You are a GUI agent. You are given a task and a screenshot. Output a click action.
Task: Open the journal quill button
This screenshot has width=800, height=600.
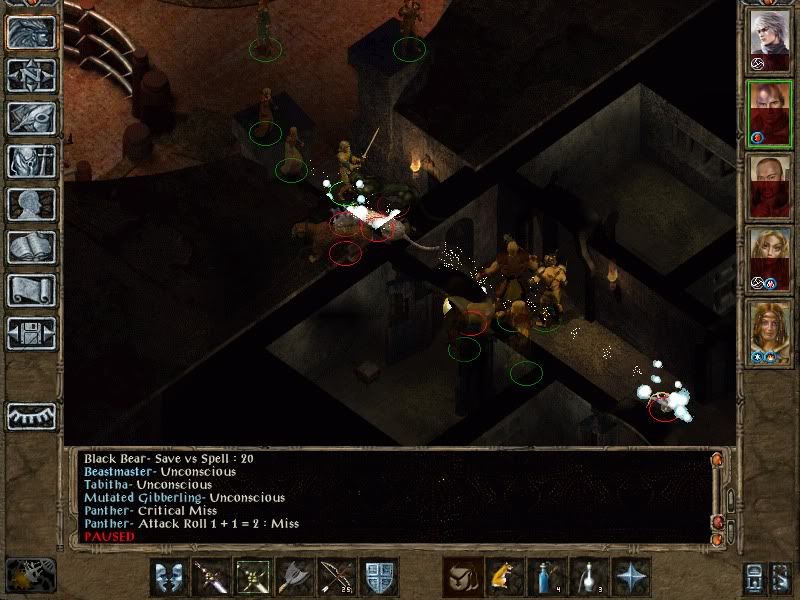pyautogui.click(x=32, y=118)
